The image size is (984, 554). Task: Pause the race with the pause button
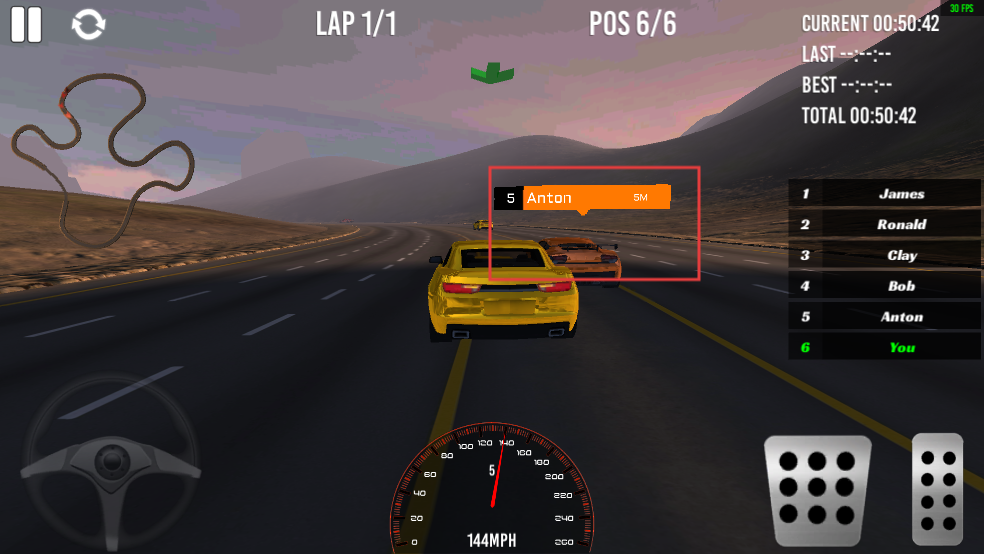(x=27, y=25)
